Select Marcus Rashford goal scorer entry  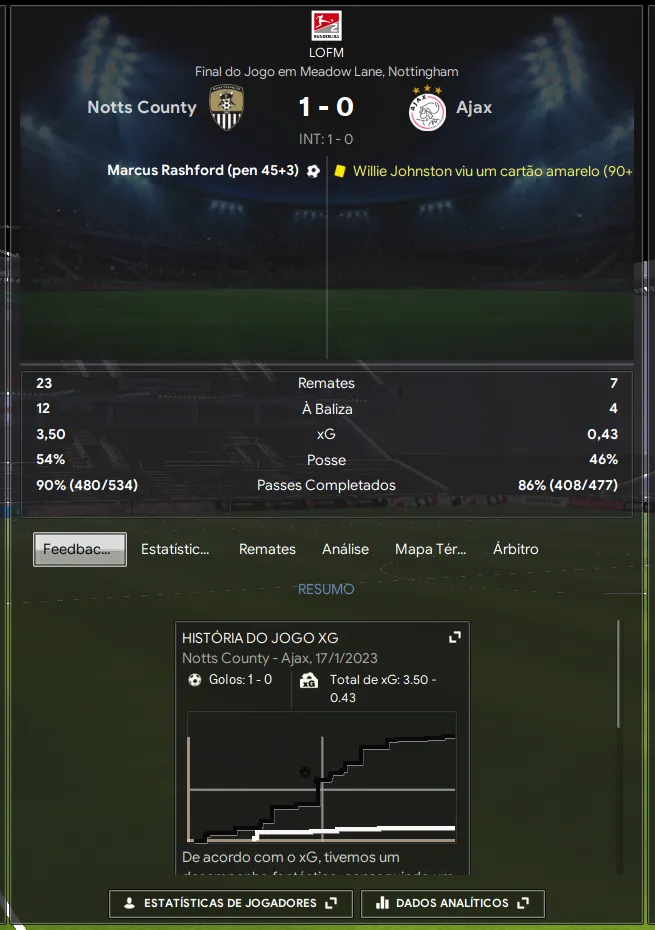click(203, 171)
